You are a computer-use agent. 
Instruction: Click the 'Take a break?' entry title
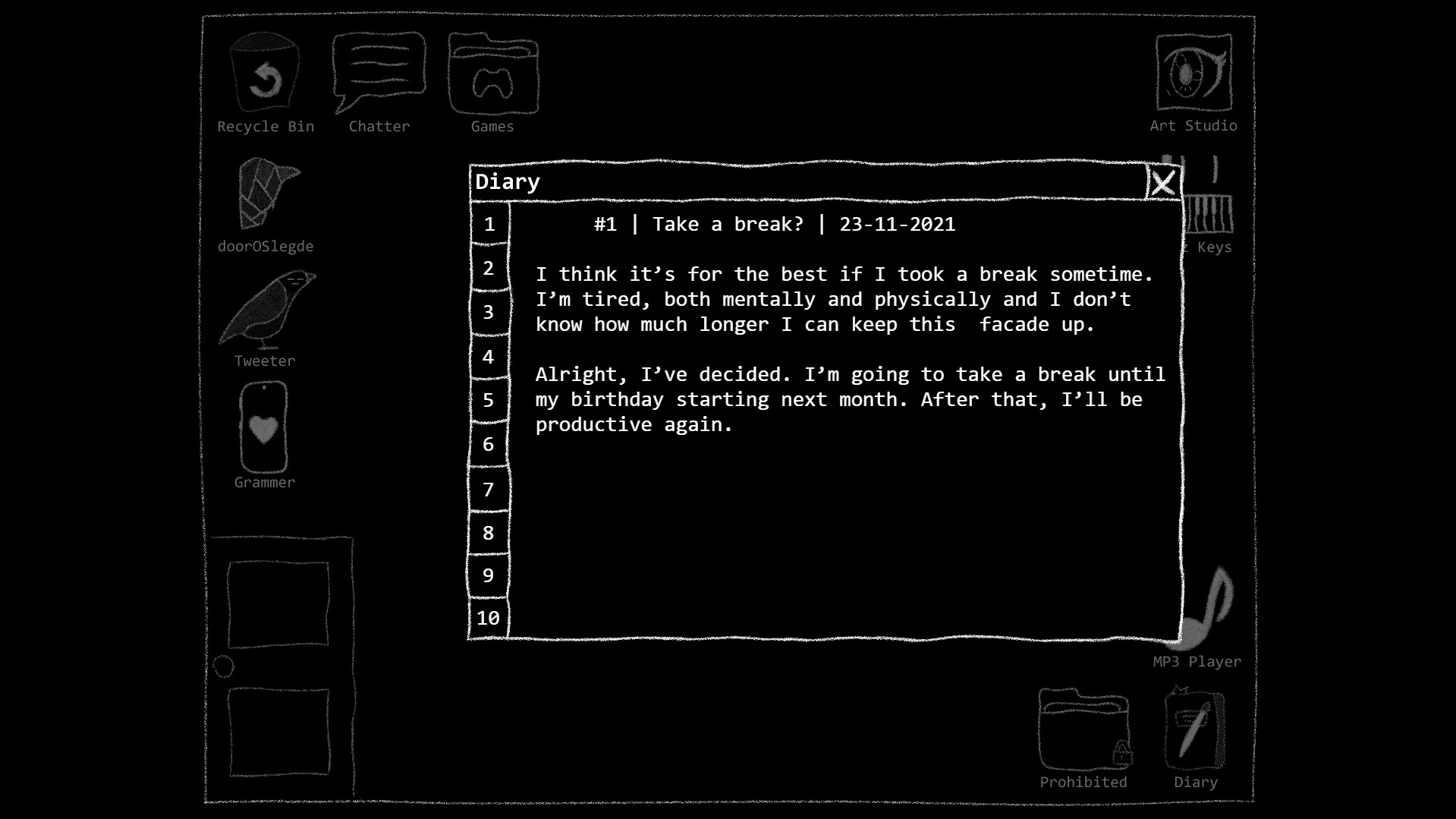(x=727, y=224)
